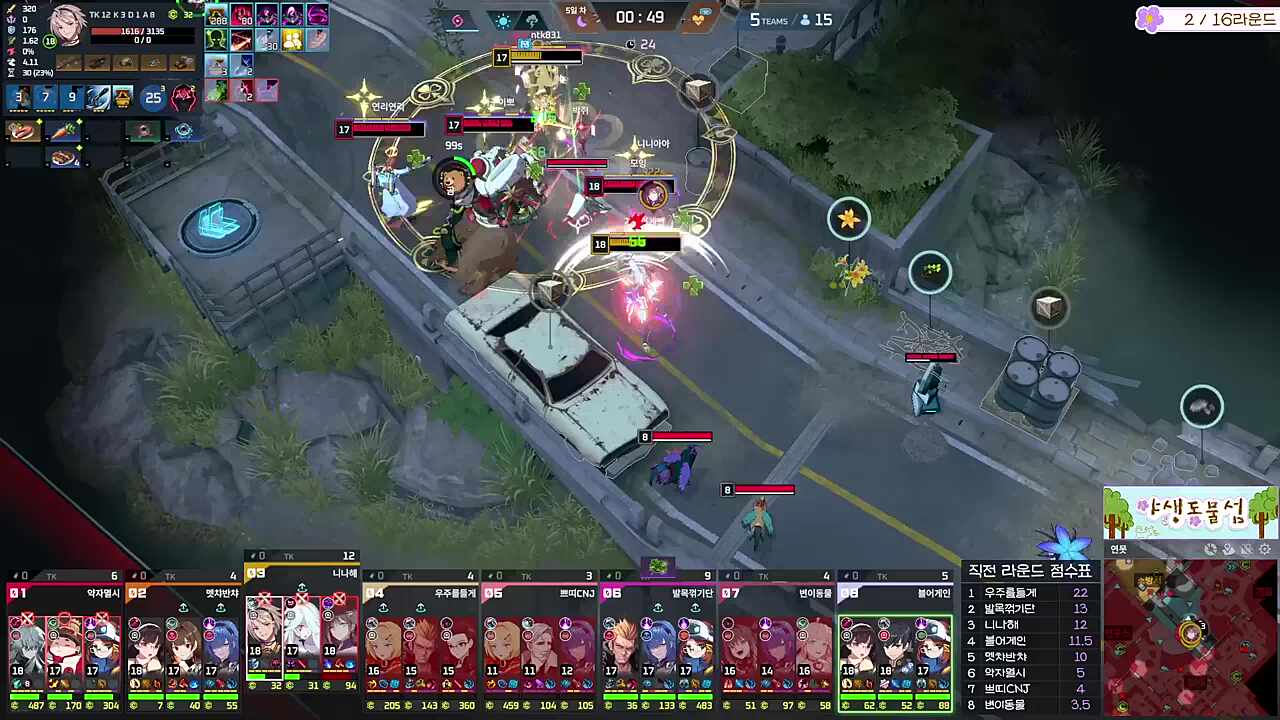Click the yellow duo-figures buff icon
Screen dimensions: 1280x720
pyautogui.click(x=292, y=39)
